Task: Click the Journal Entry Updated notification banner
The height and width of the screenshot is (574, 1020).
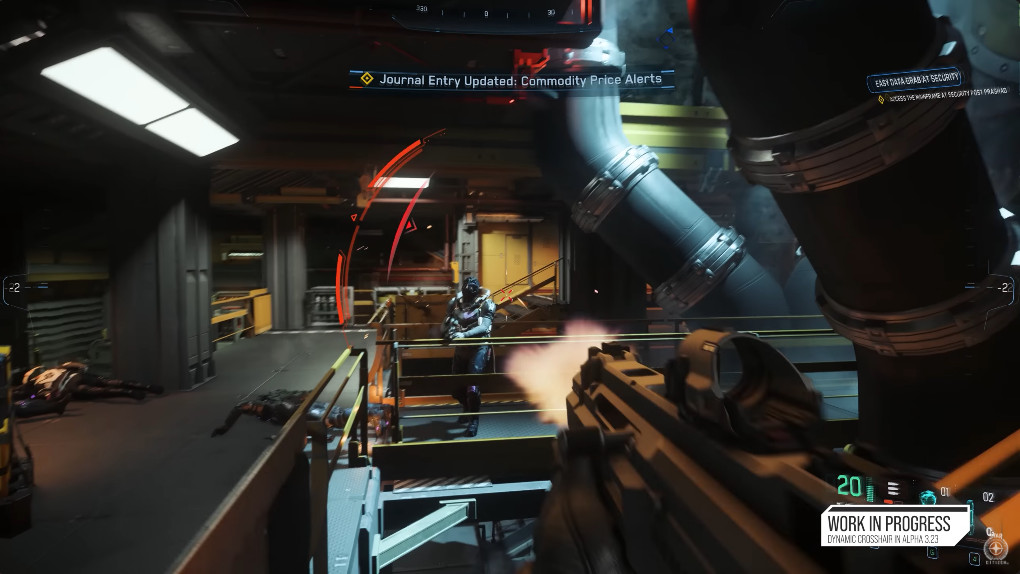Action: [510, 79]
